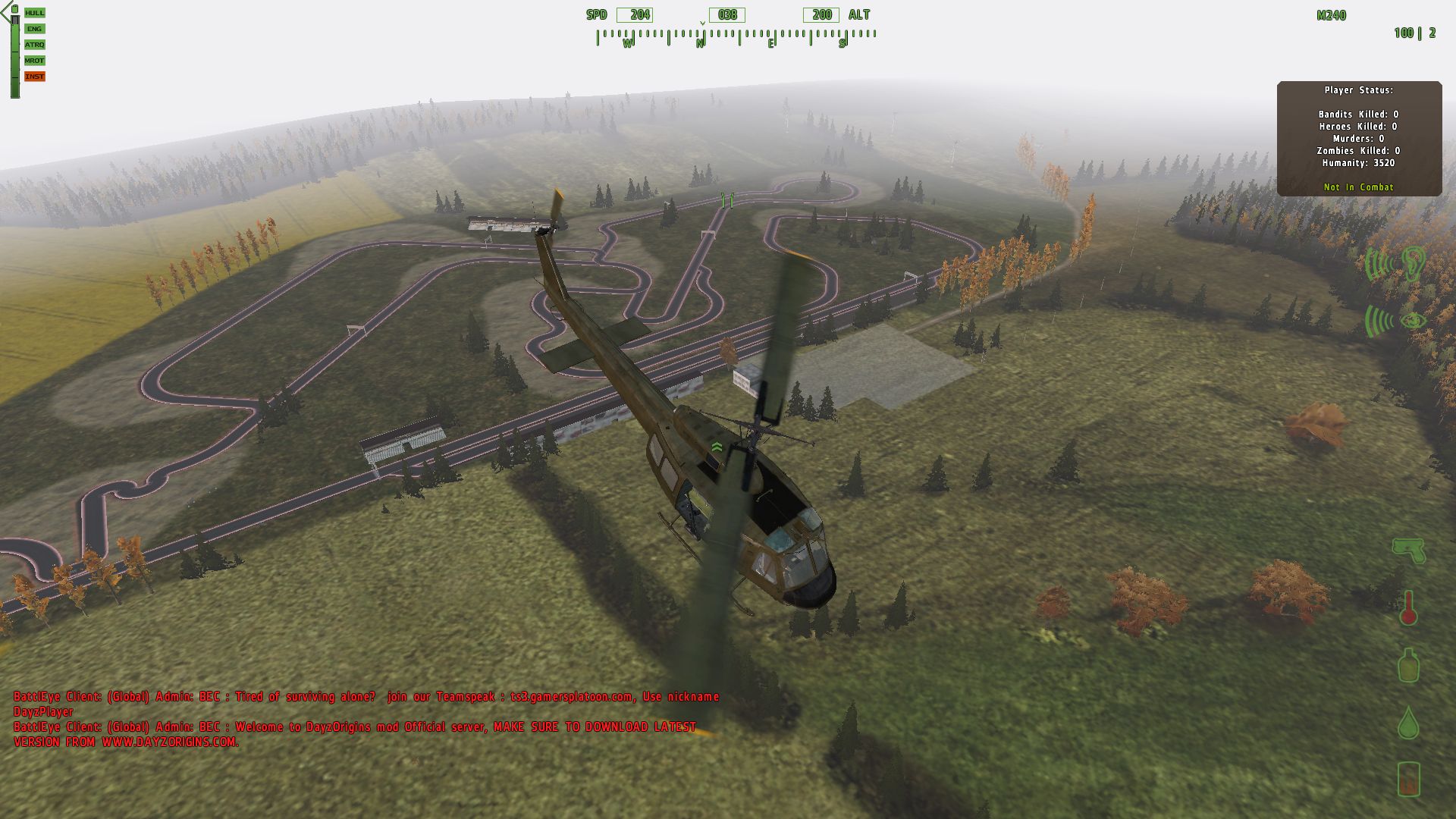Click the compass heading strip
Screen dimensions: 1456x819
(x=736, y=36)
